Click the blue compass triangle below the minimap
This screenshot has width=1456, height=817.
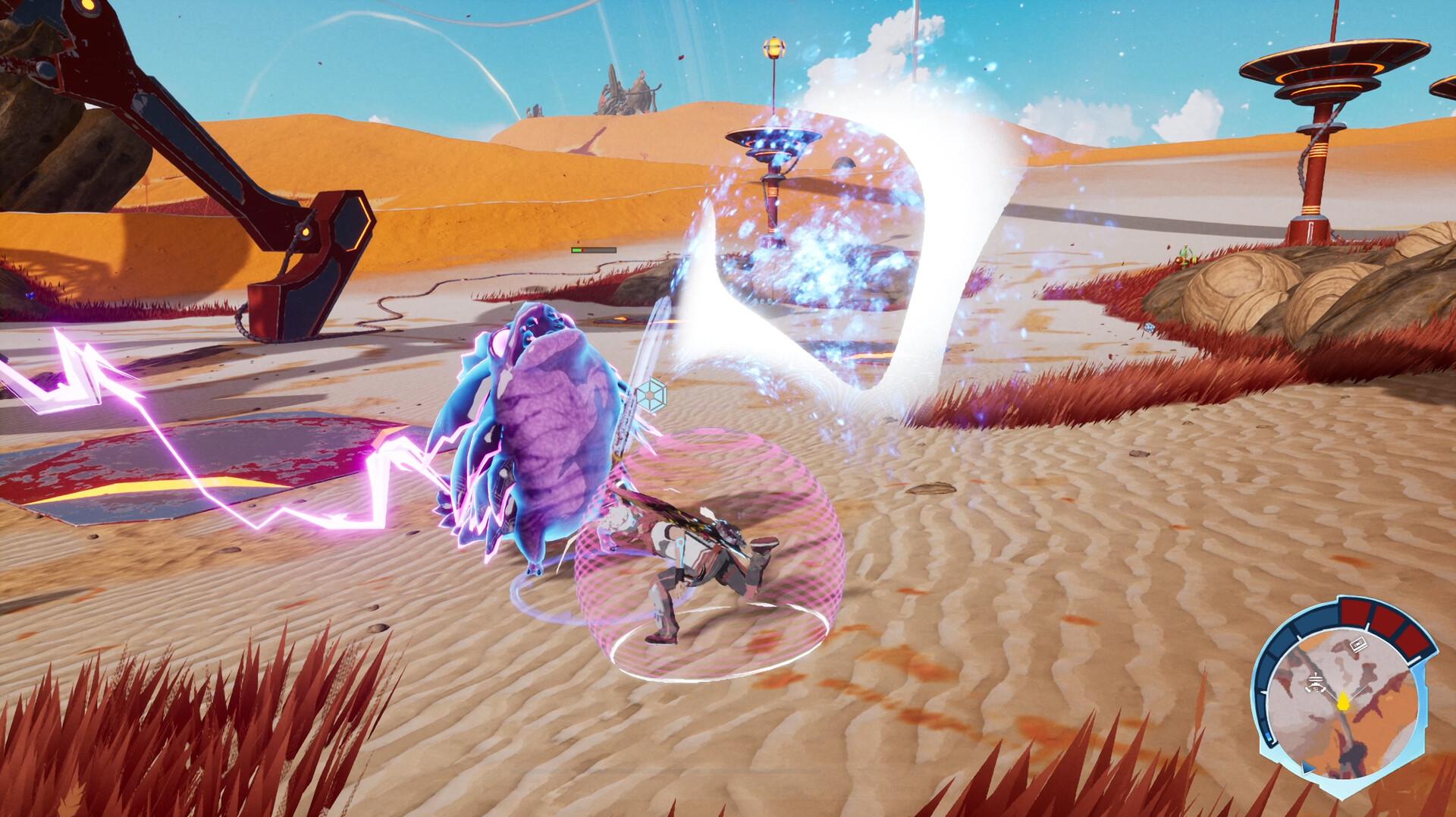point(1307,768)
